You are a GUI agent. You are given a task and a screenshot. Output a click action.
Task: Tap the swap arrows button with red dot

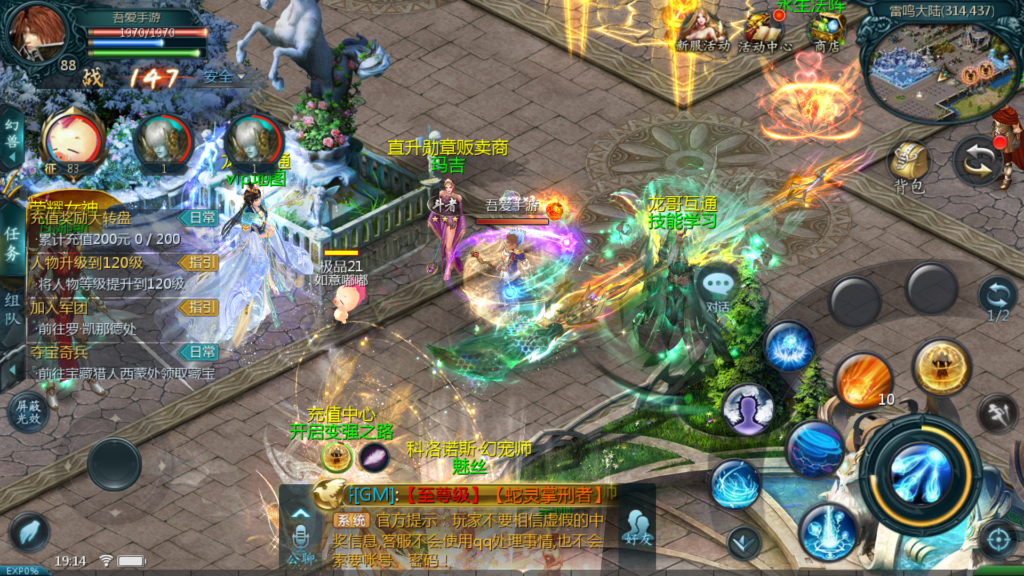(978, 160)
